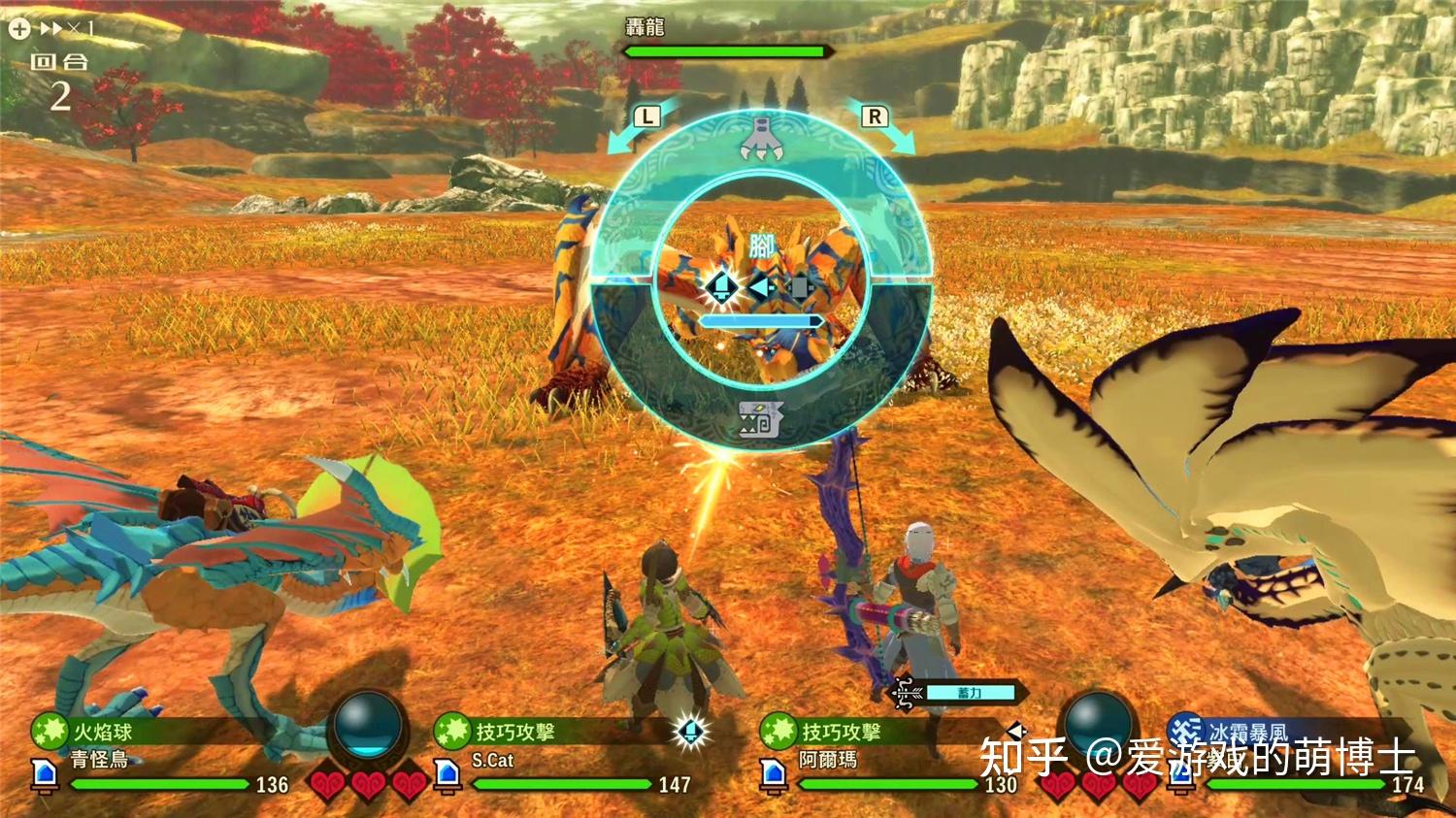Image resolution: width=1456 pixels, height=818 pixels.
Task: Toggle the battle speed ×1 control
Action: tap(52, 29)
